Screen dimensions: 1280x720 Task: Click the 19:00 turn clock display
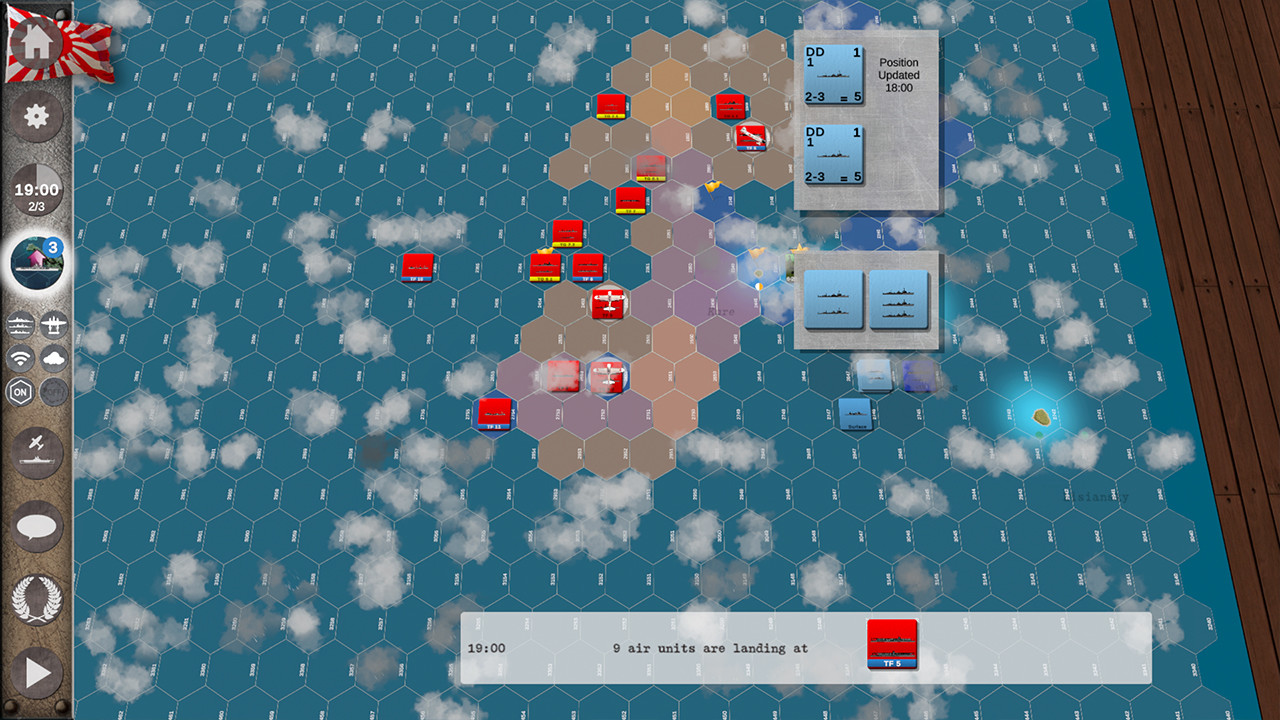pyautogui.click(x=37, y=190)
